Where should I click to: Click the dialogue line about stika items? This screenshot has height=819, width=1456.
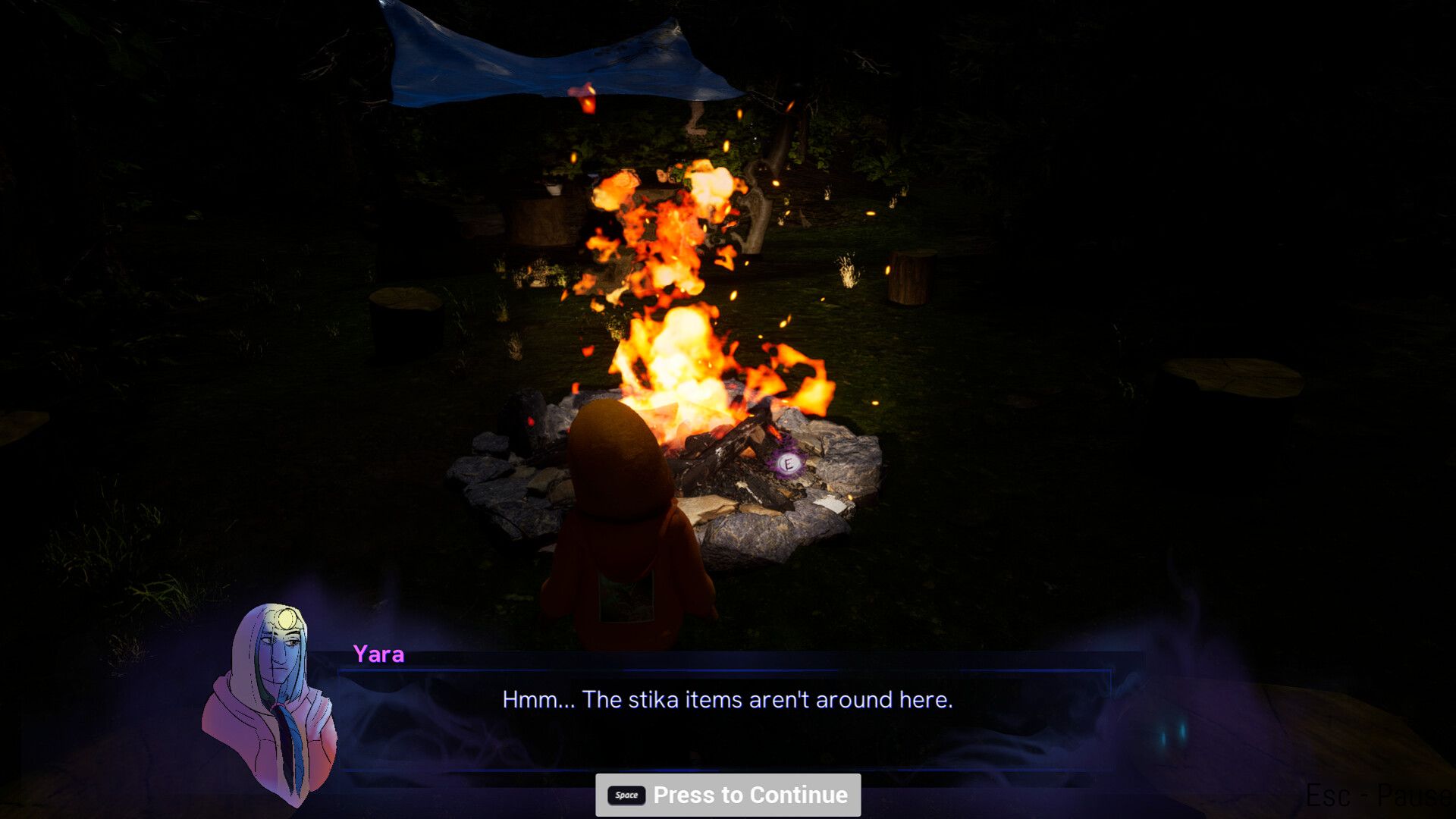pyautogui.click(x=728, y=699)
